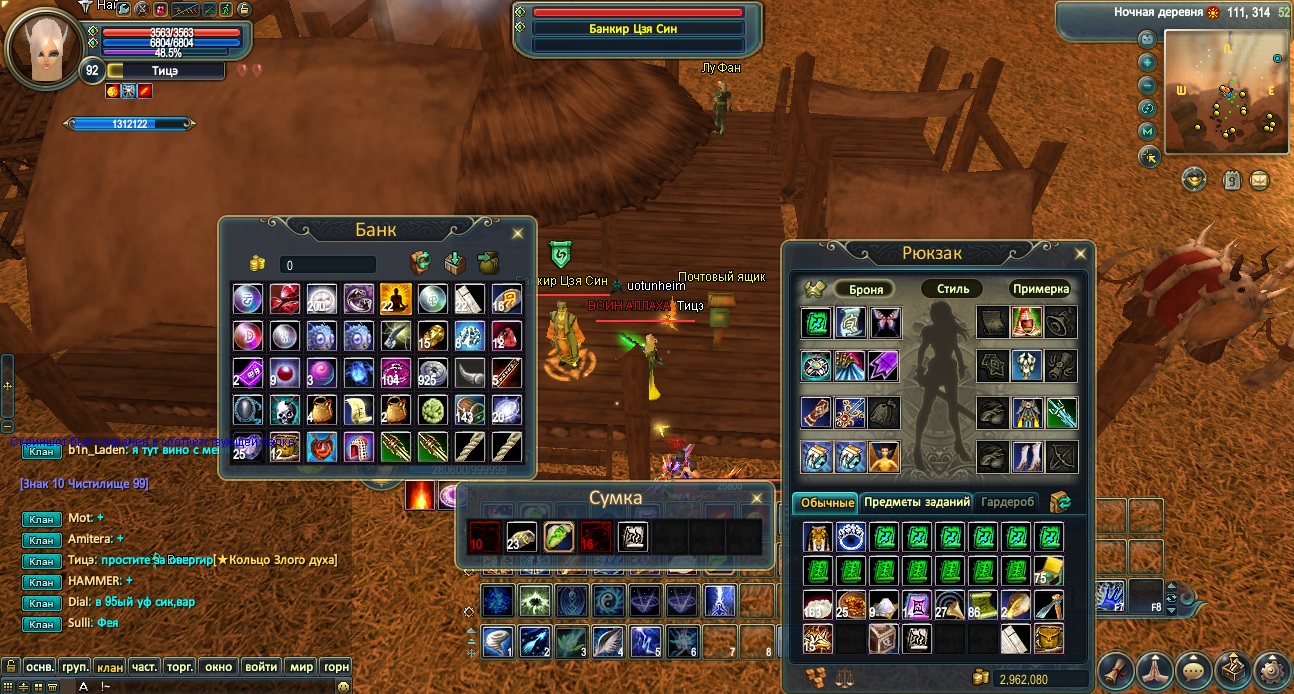Click the butterfly wings equipment slot
The width and height of the screenshot is (1294, 694).
pyautogui.click(x=883, y=322)
